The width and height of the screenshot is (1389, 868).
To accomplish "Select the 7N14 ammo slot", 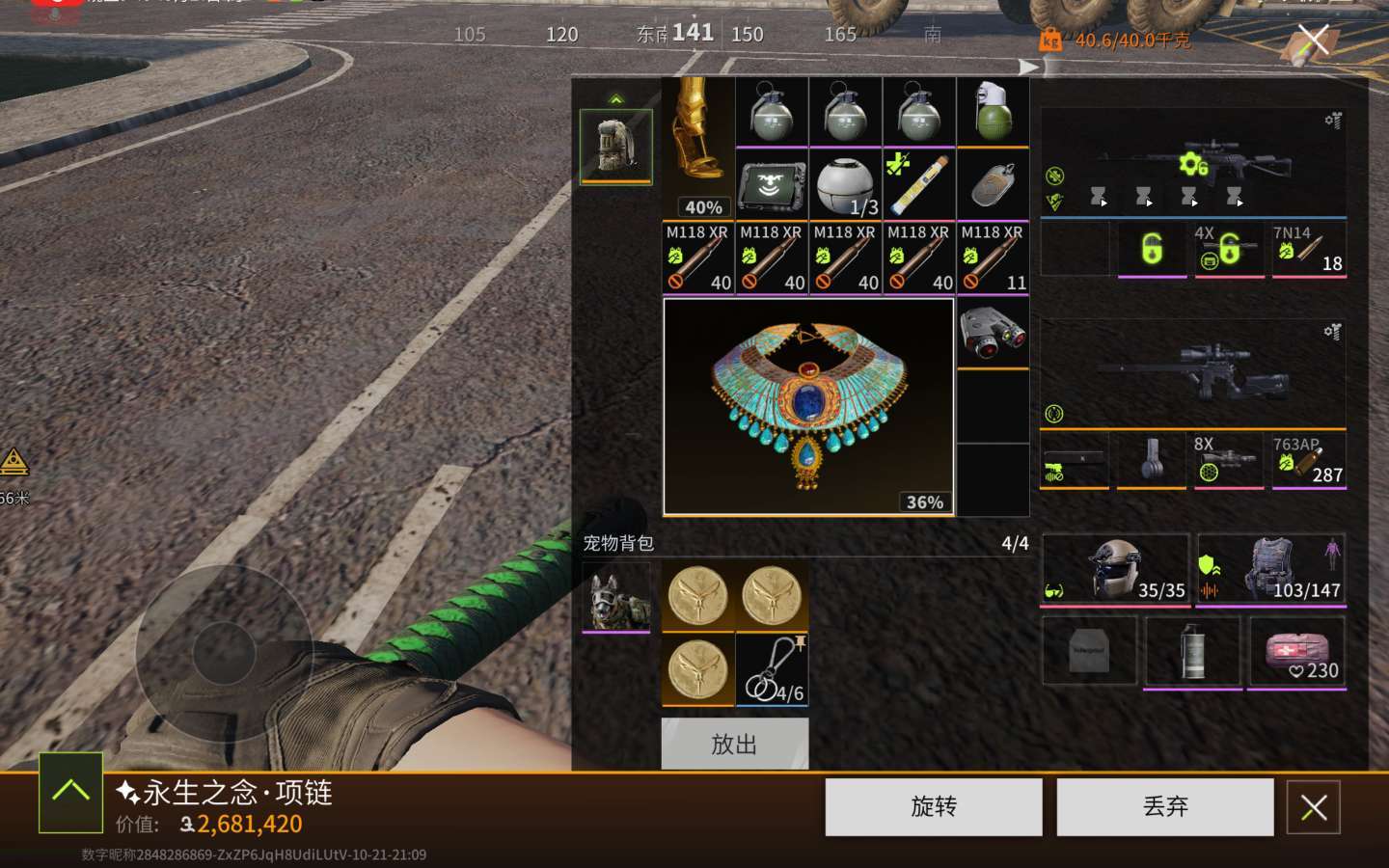I will point(1308,250).
